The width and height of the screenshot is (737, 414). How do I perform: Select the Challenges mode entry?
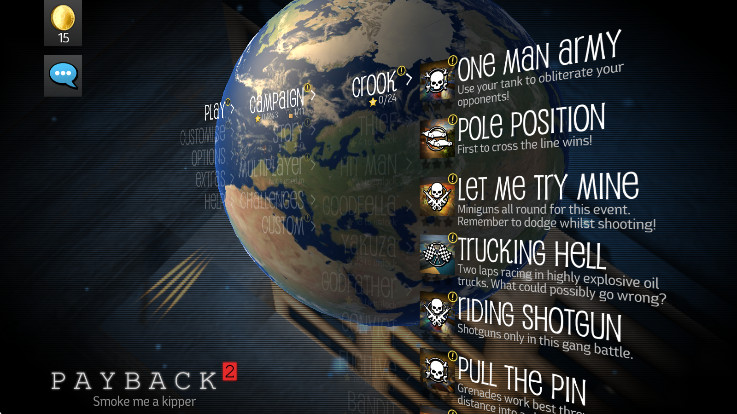tap(270, 199)
